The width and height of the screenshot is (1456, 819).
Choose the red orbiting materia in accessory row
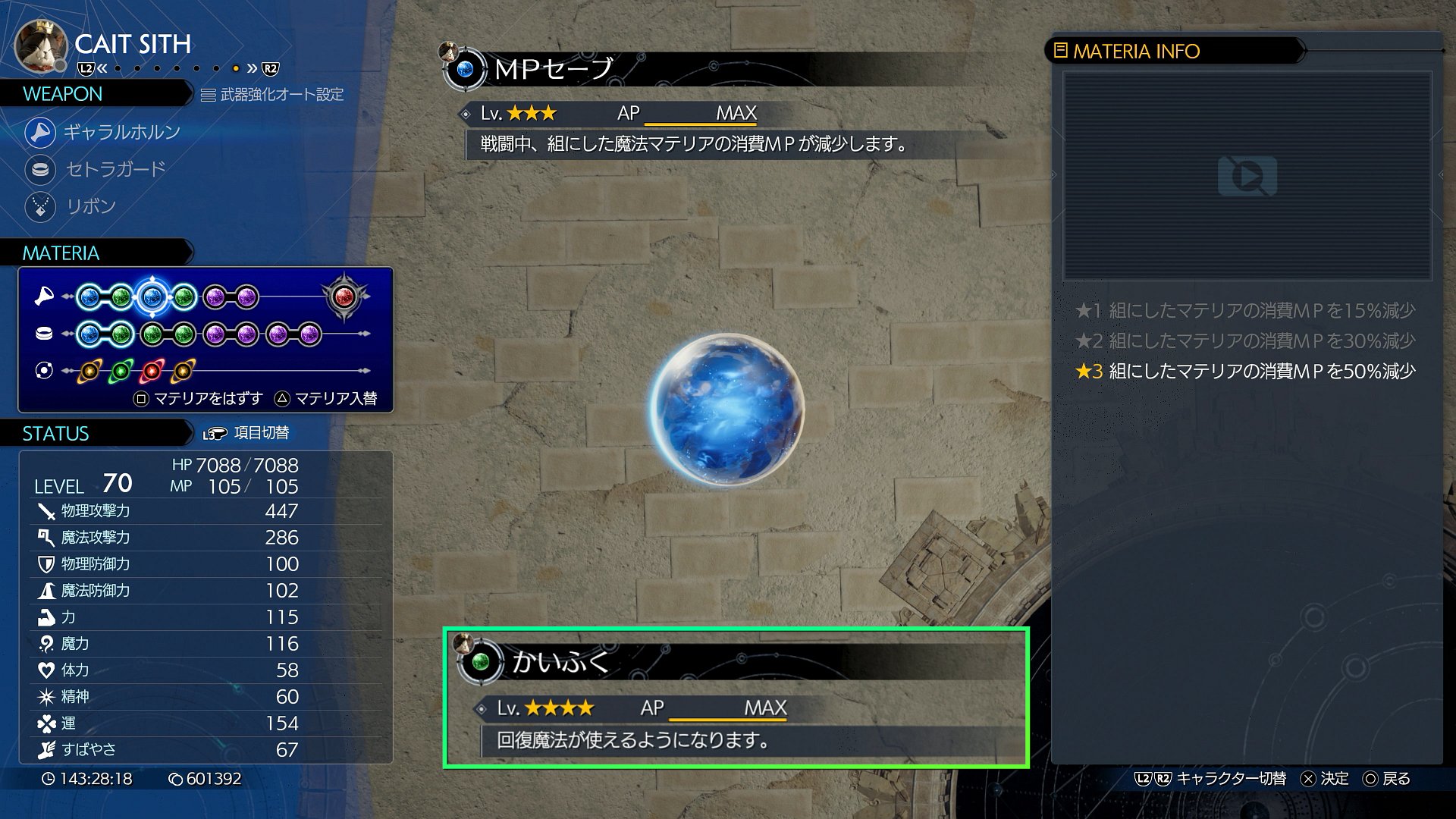(x=152, y=371)
